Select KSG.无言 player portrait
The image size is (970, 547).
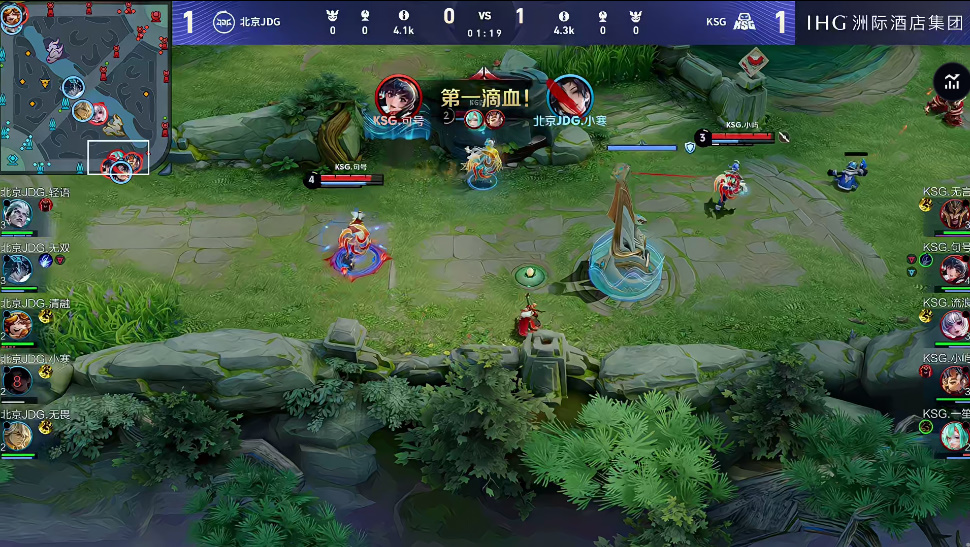[953, 213]
